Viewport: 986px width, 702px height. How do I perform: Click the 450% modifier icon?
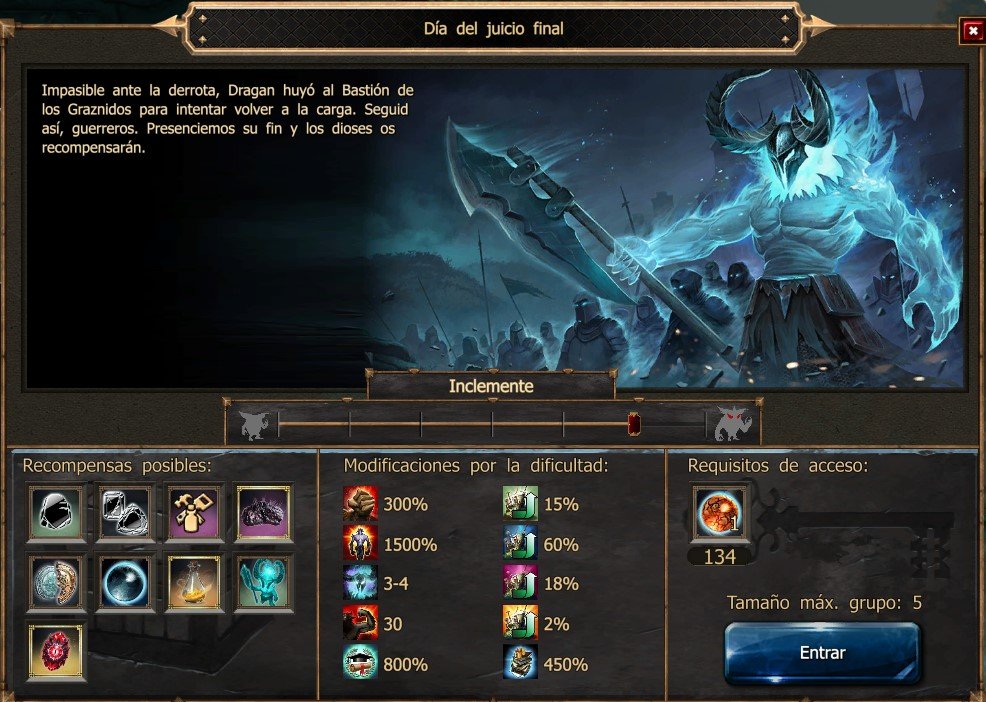click(519, 664)
